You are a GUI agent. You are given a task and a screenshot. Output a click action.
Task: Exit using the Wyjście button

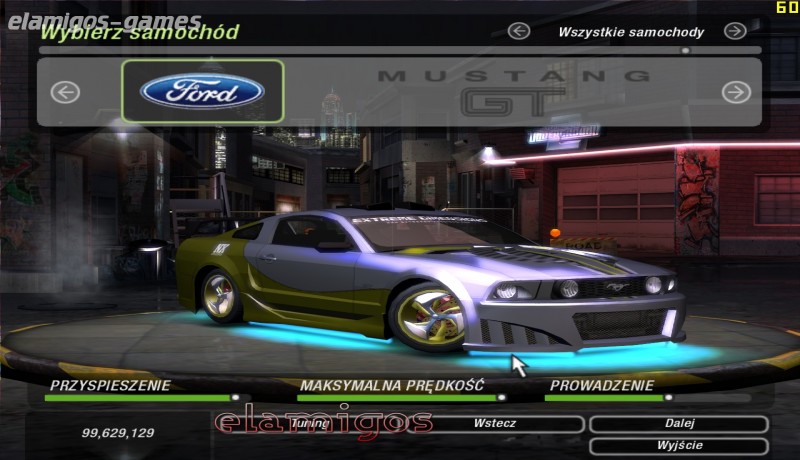pyautogui.click(x=679, y=445)
